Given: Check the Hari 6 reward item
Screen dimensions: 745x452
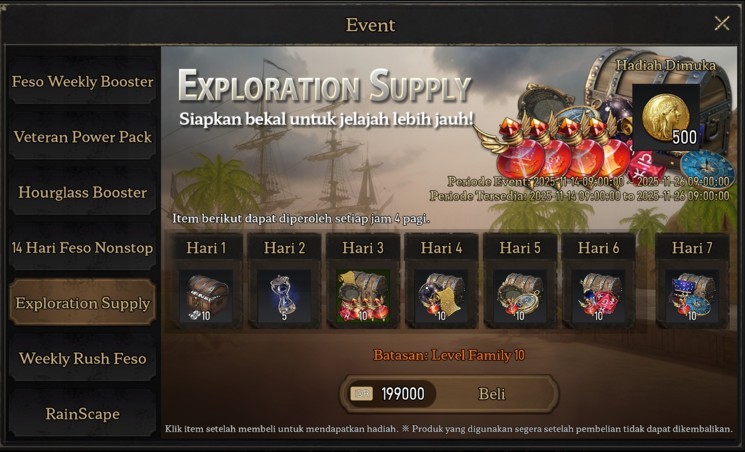Looking at the screenshot, I should [598, 297].
